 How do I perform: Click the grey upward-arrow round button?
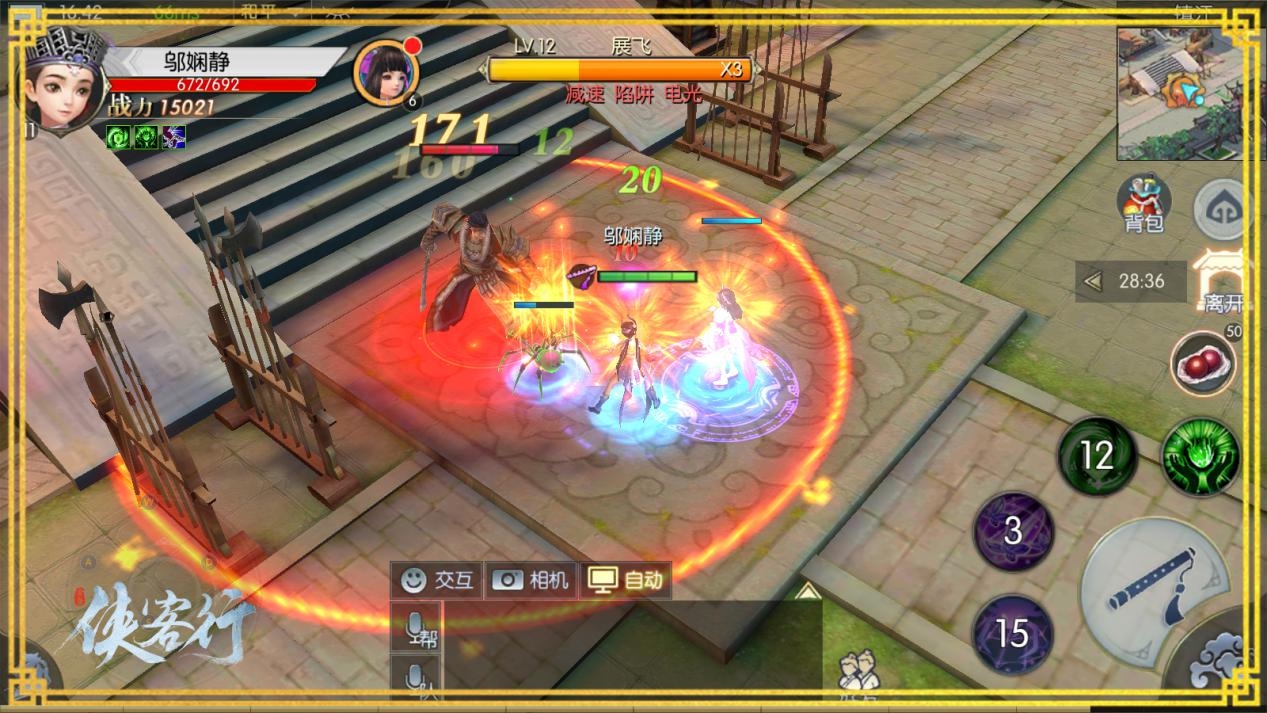point(1222,209)
